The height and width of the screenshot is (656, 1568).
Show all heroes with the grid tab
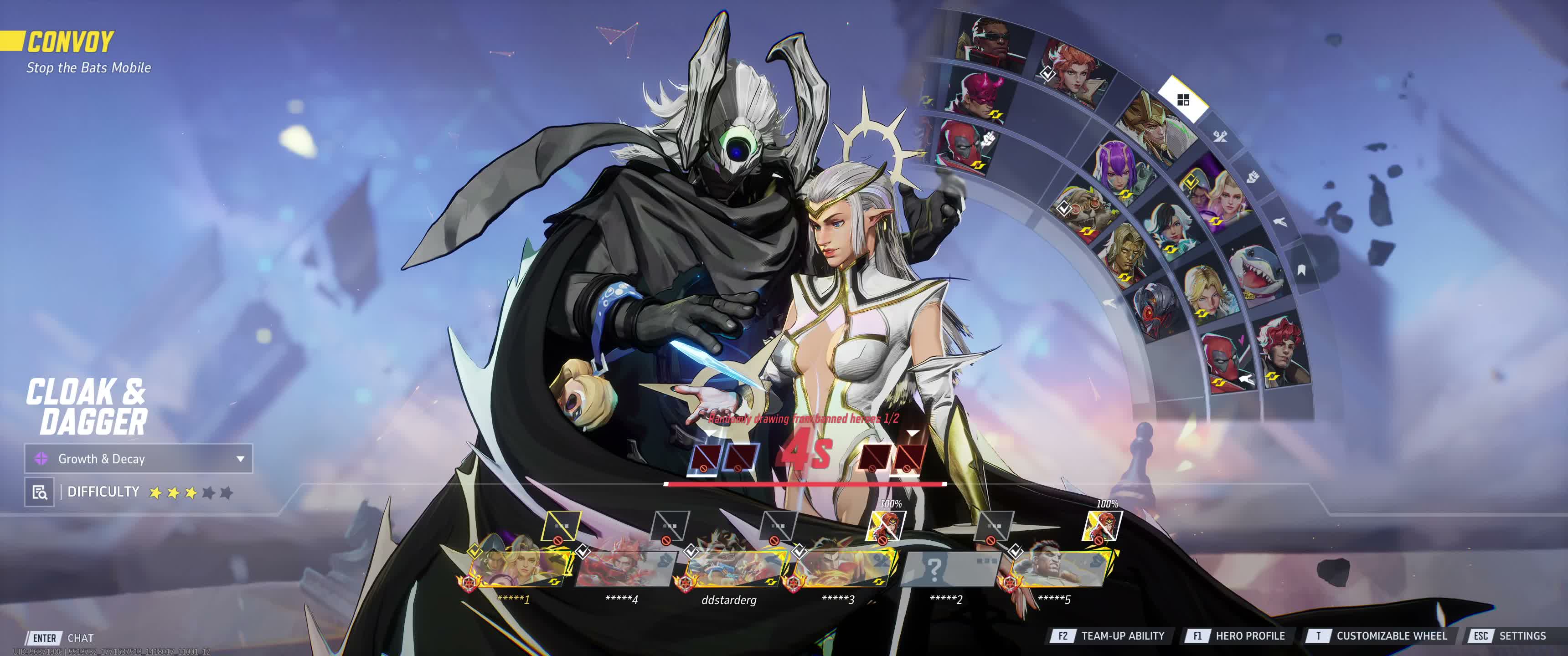click(x=1183, y=100)
